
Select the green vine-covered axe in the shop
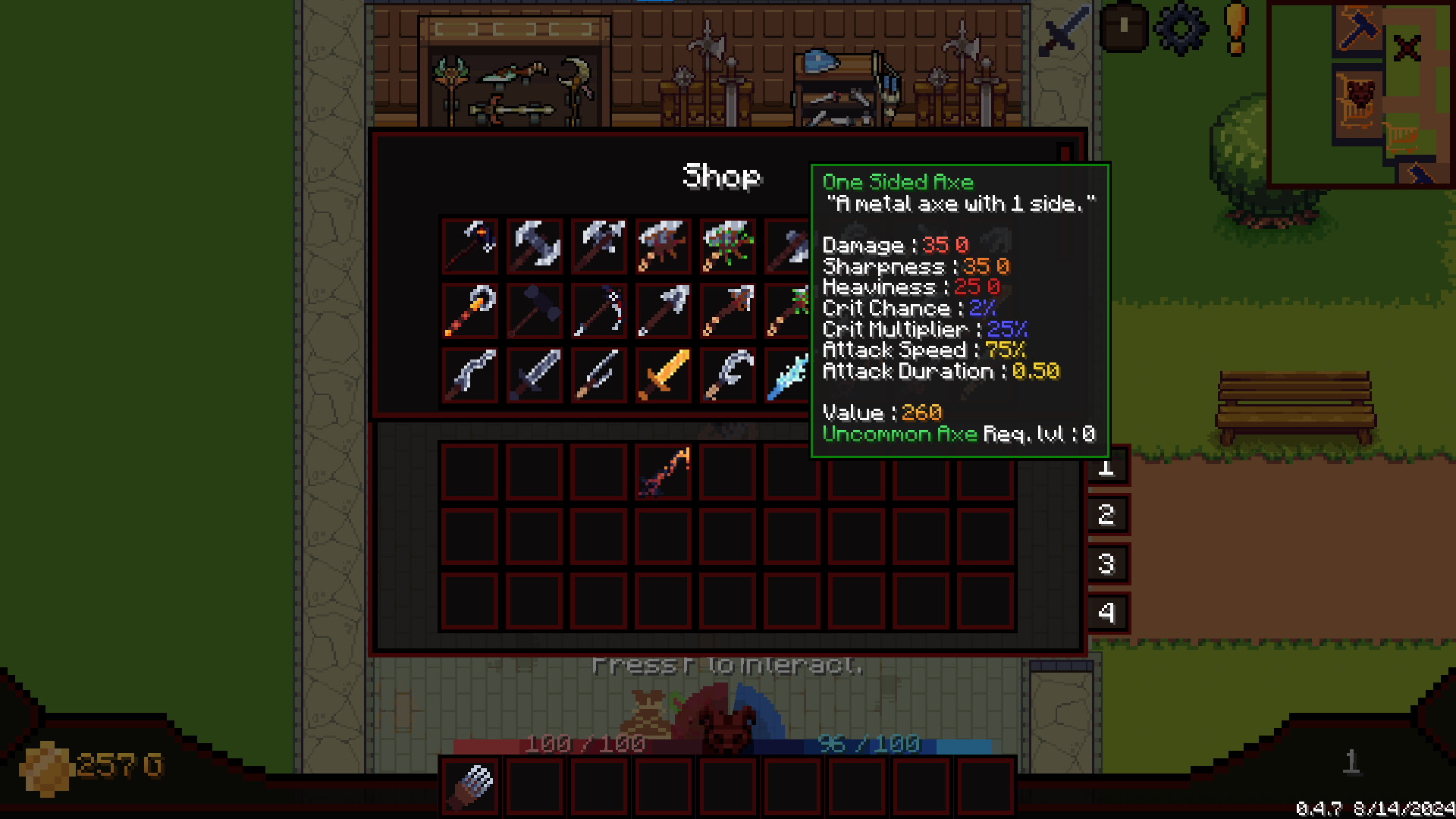[x=728, y=243]
